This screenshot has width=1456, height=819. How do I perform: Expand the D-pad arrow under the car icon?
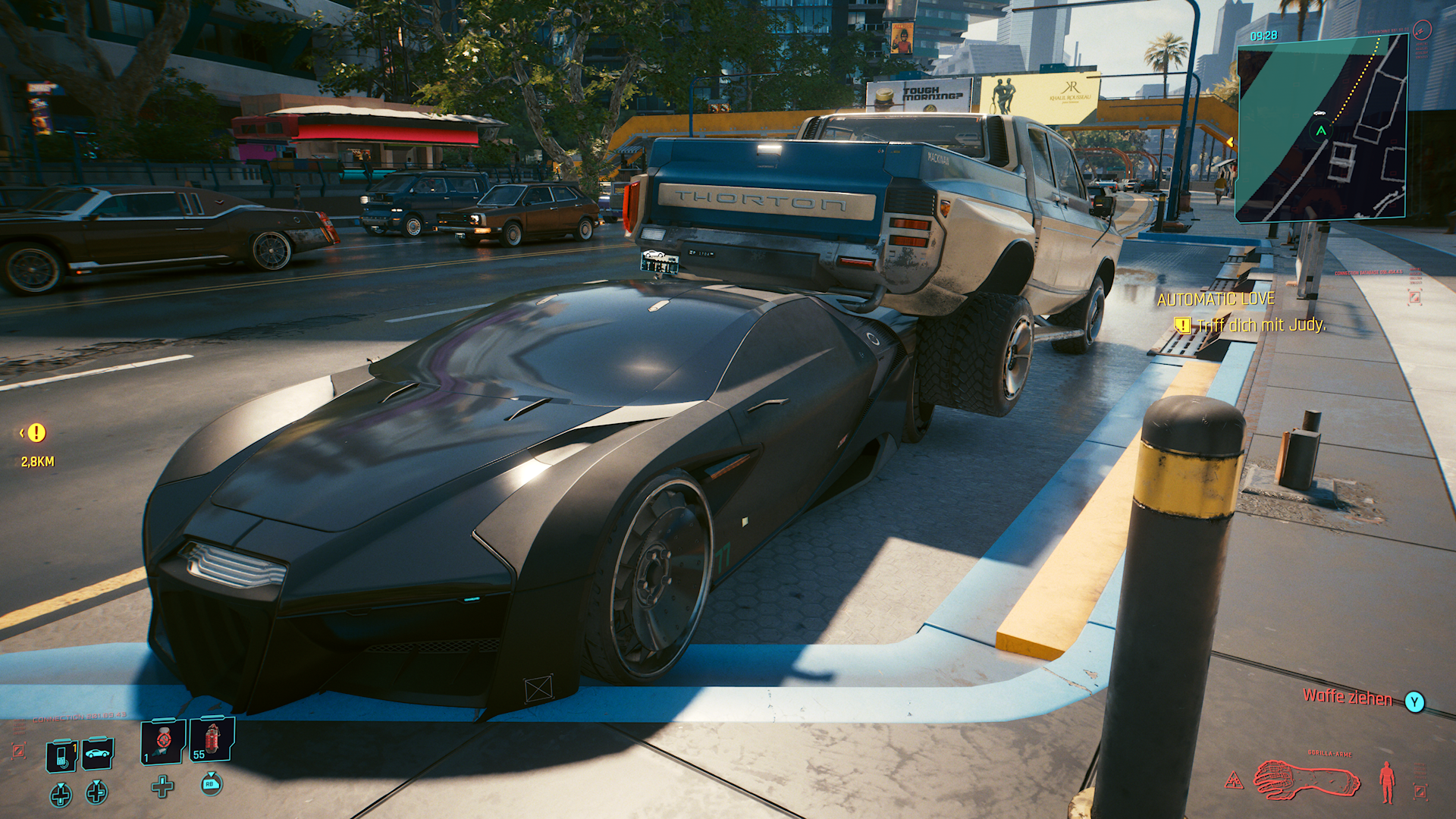pos(96,795)
